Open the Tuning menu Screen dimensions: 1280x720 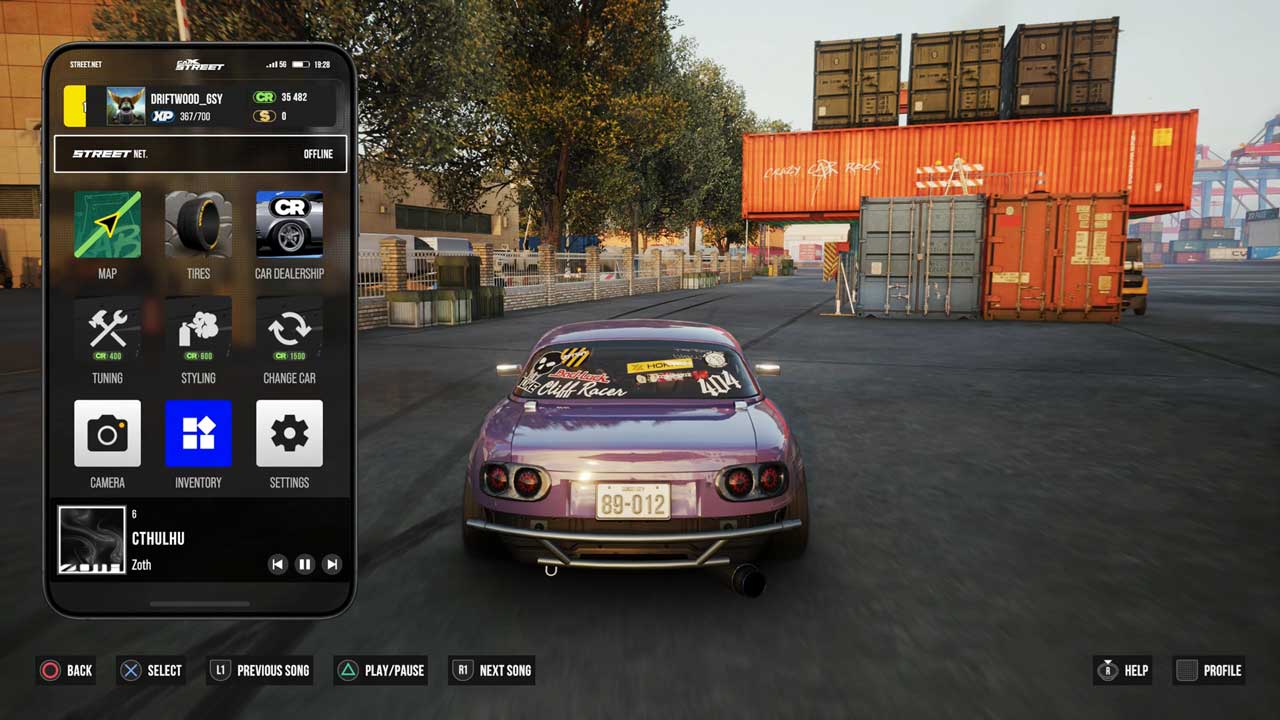(107, 330)
